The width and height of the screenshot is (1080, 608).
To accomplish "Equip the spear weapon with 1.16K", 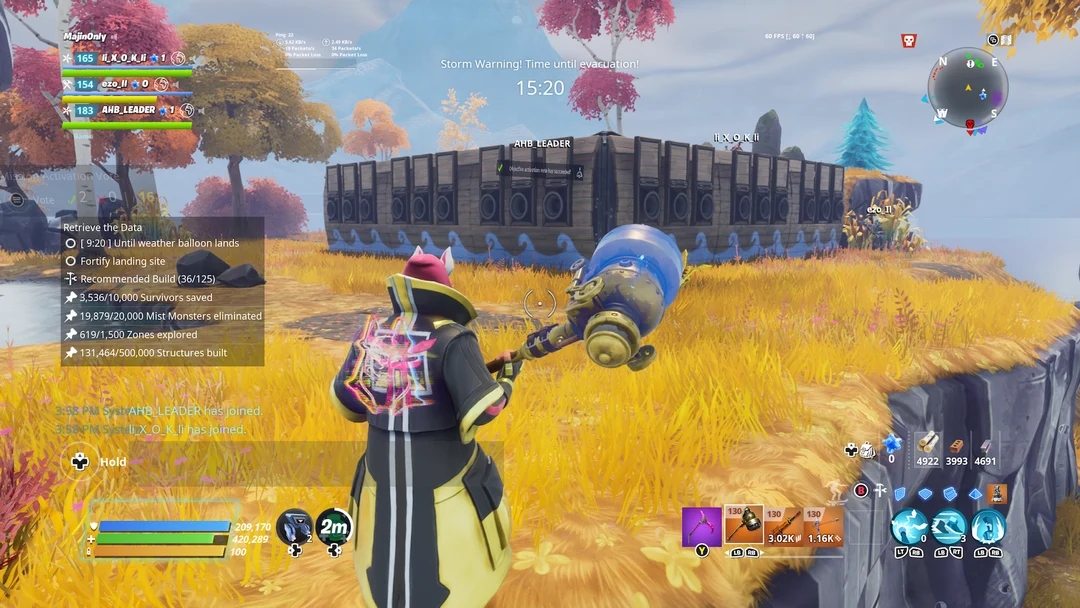I will tap(825, 527).
